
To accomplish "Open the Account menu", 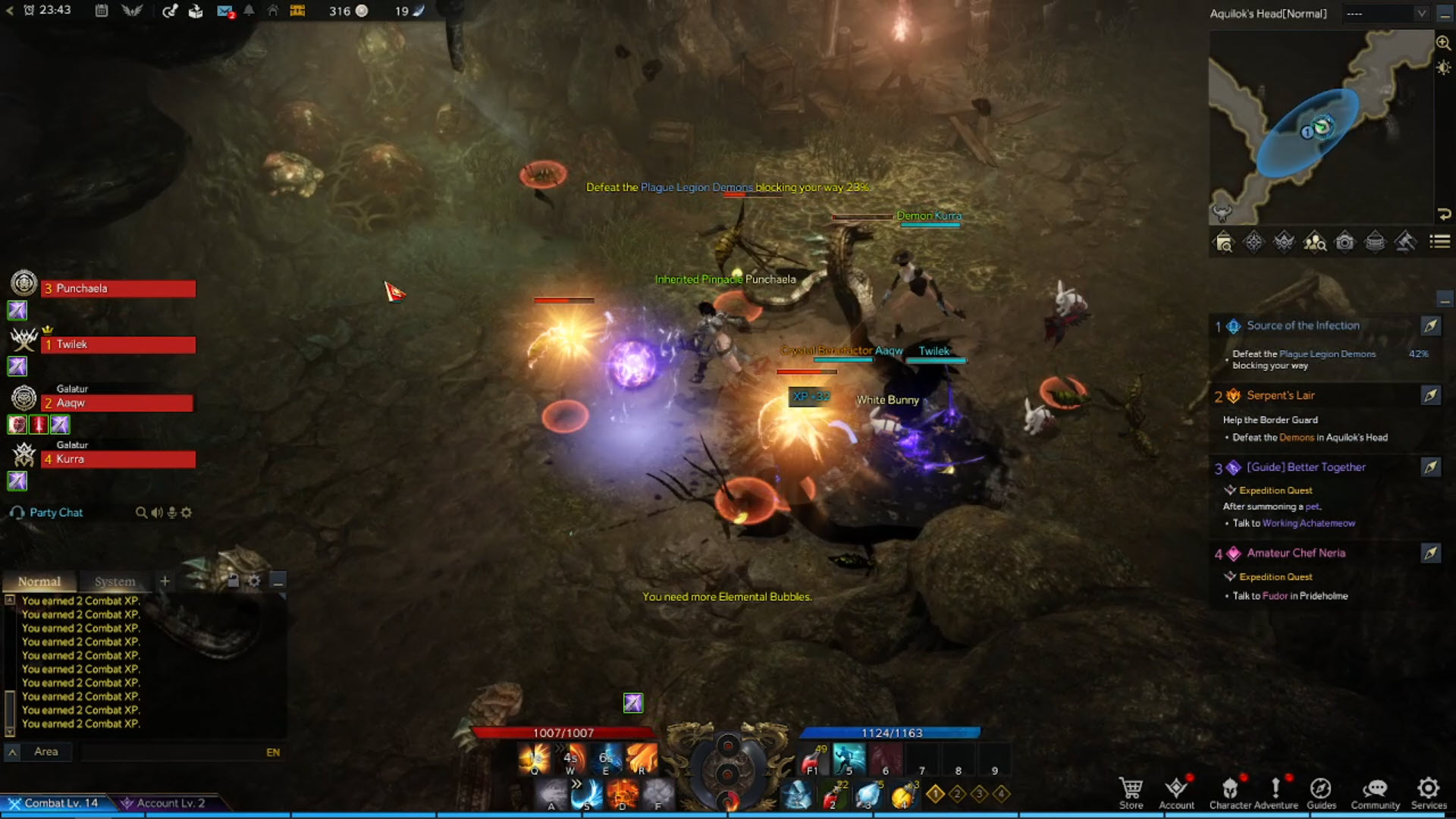I will coord(1176,792).
